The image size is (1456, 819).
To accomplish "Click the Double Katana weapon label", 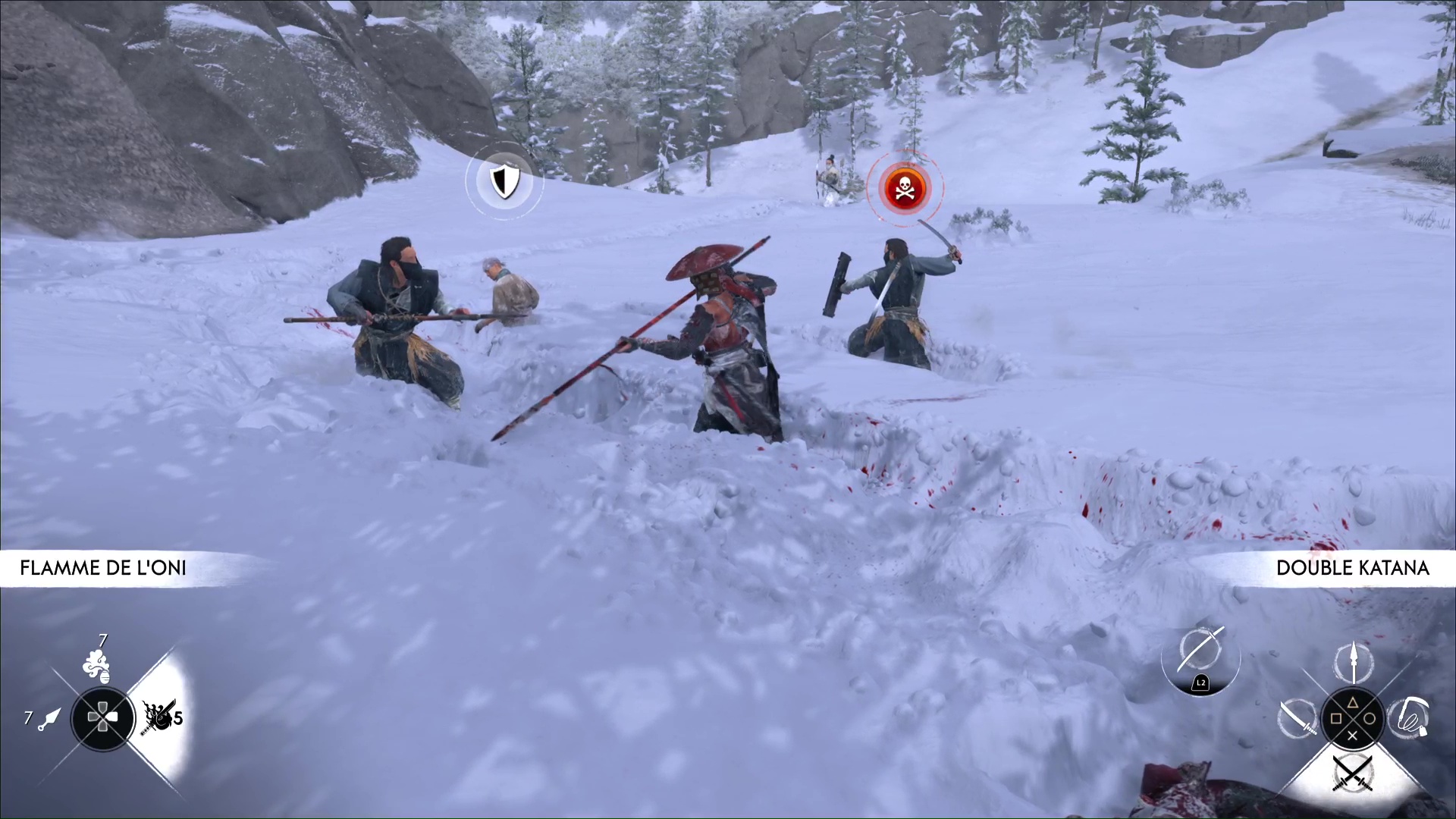I will pyautogui.click(x=1352, y=568).
